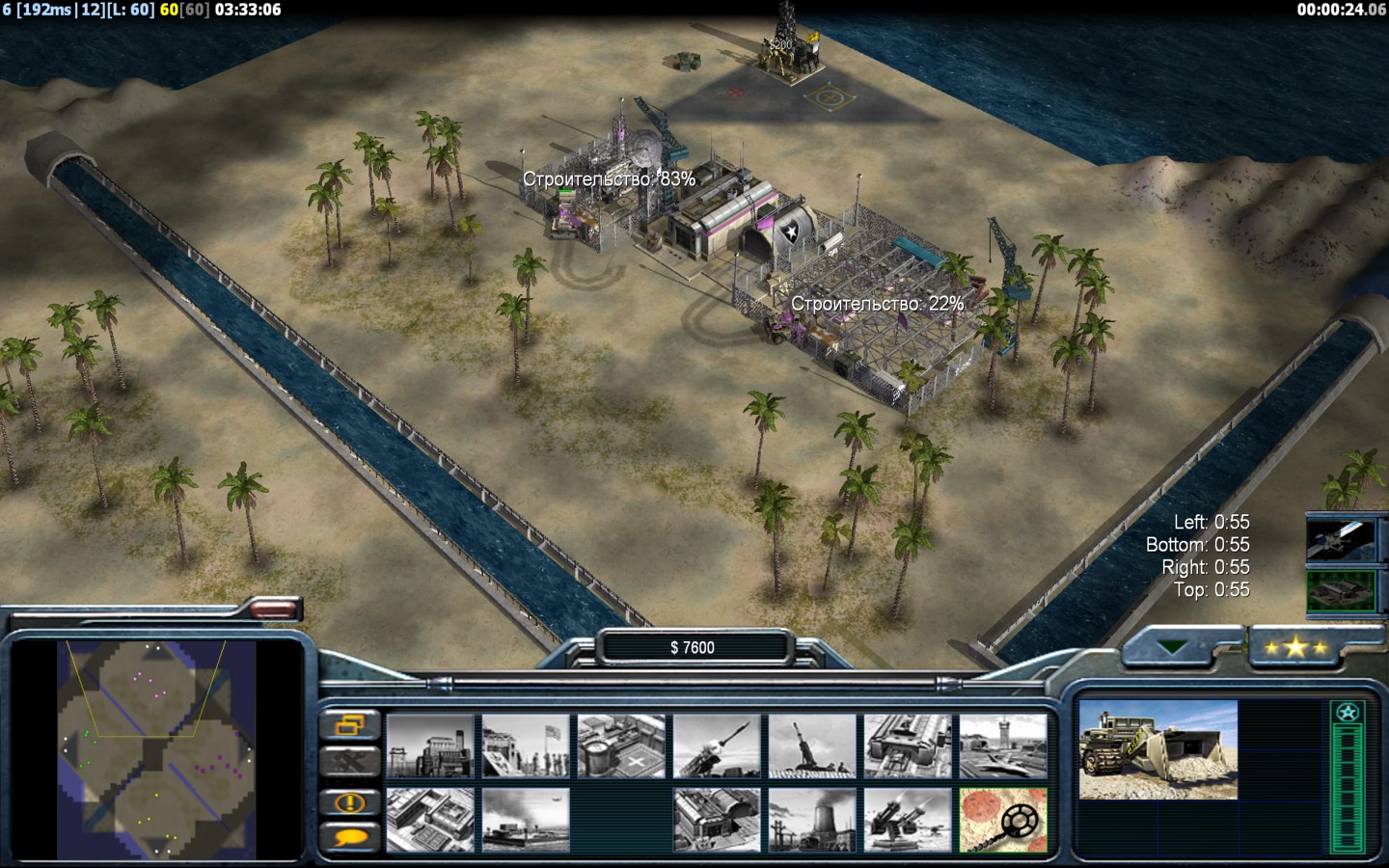Select the hangar-roofed building icon
The image size is (1389, 868).
pos(717,820)
